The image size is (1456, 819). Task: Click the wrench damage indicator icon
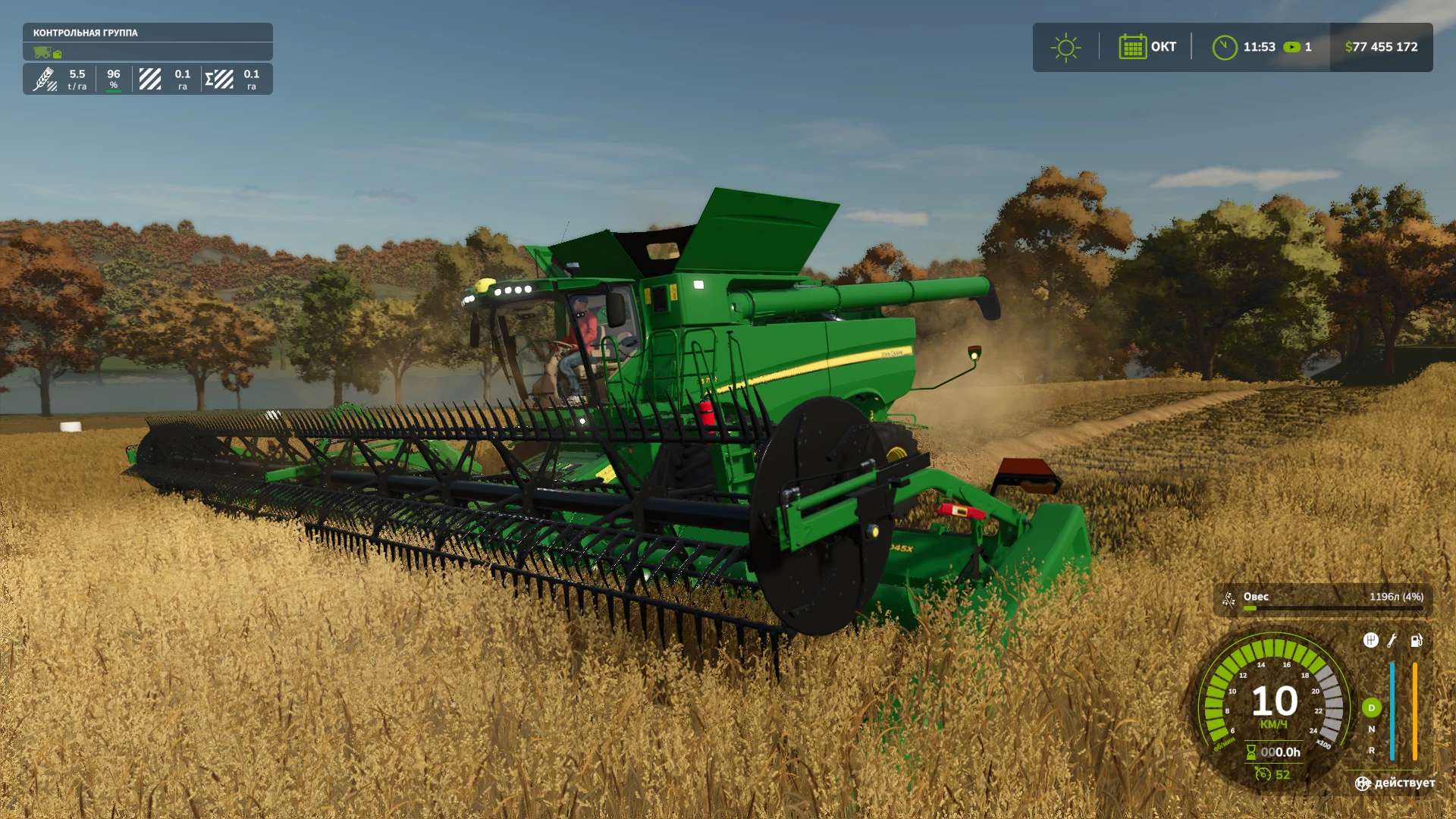tap(1392, 640)
